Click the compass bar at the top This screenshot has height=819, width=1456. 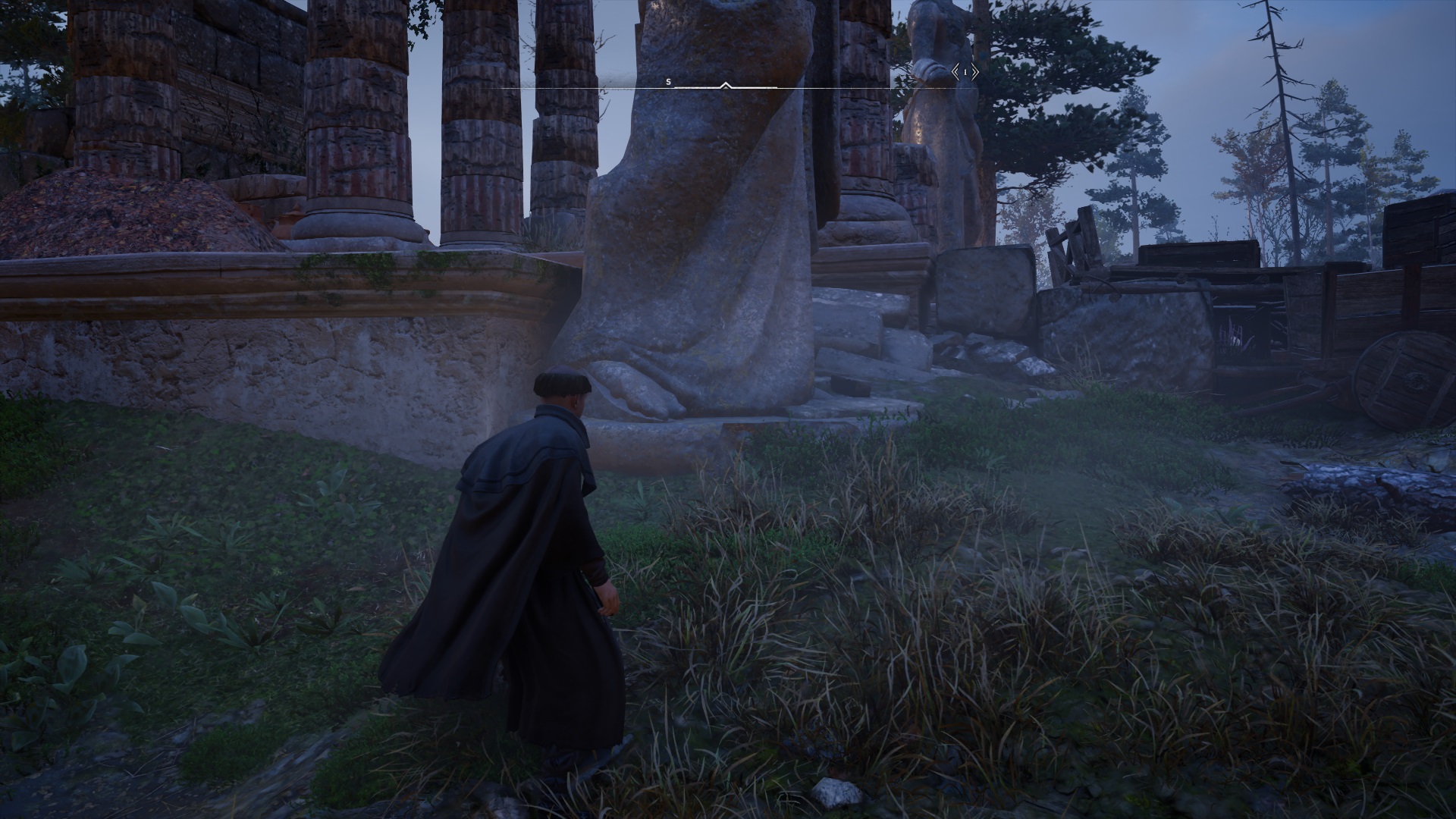click(x=726, y=86)
